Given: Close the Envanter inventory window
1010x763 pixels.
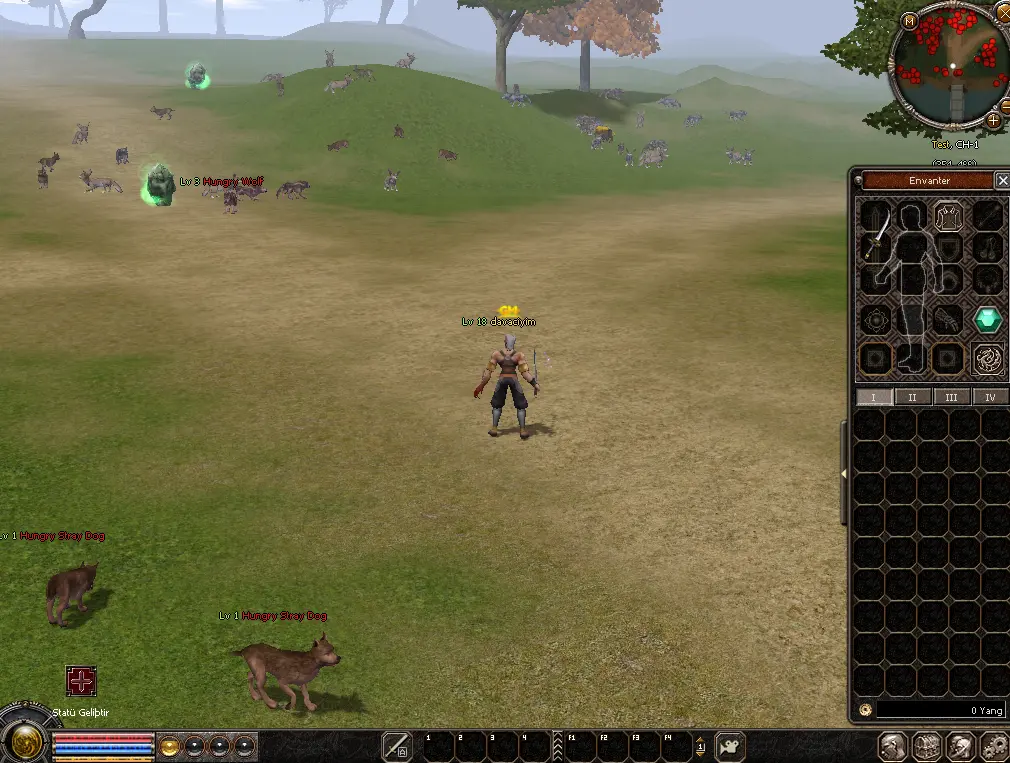Looking at the screenshot, I should coord(1002,181).
